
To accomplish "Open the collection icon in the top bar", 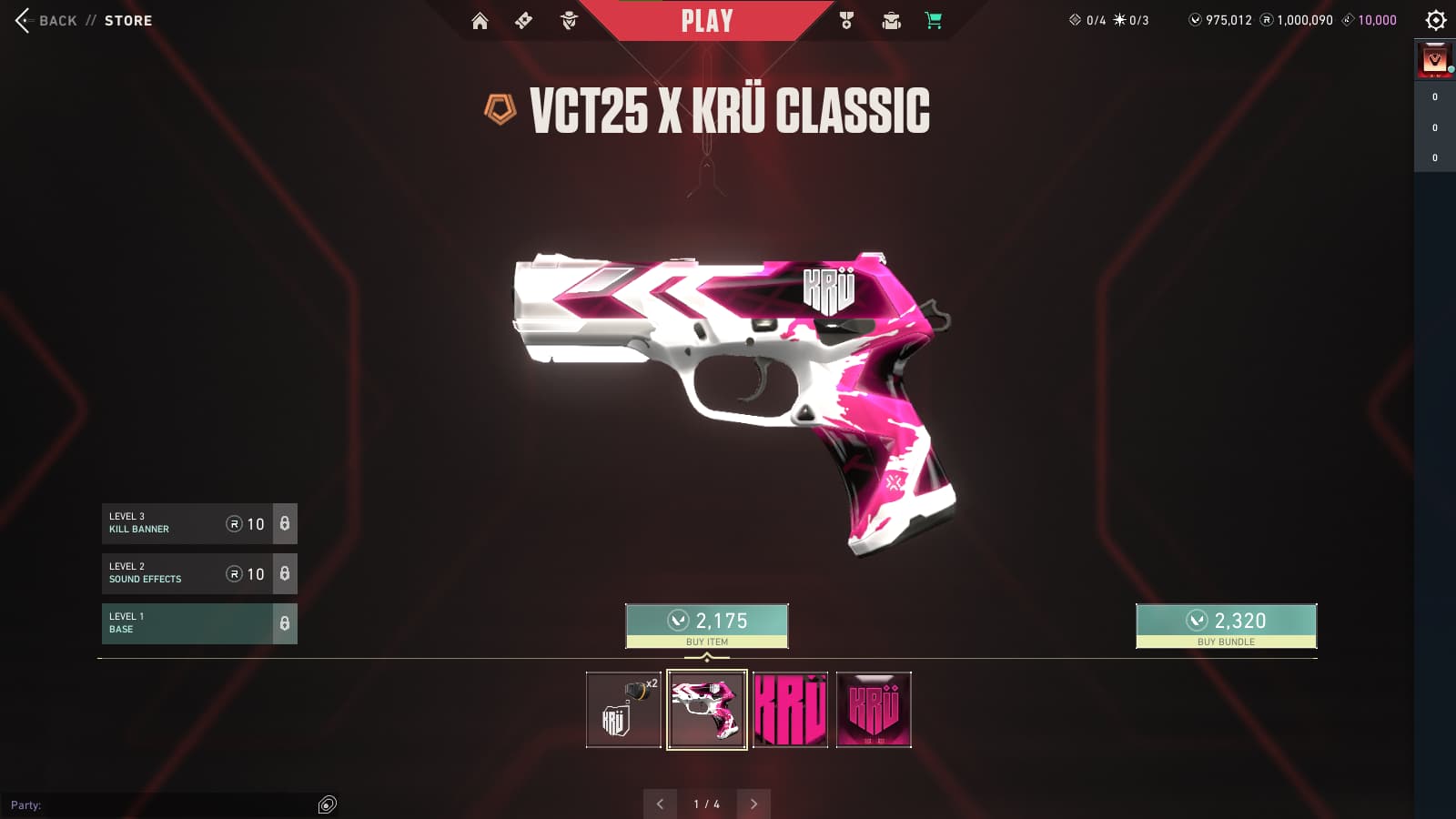I will 891,21.
